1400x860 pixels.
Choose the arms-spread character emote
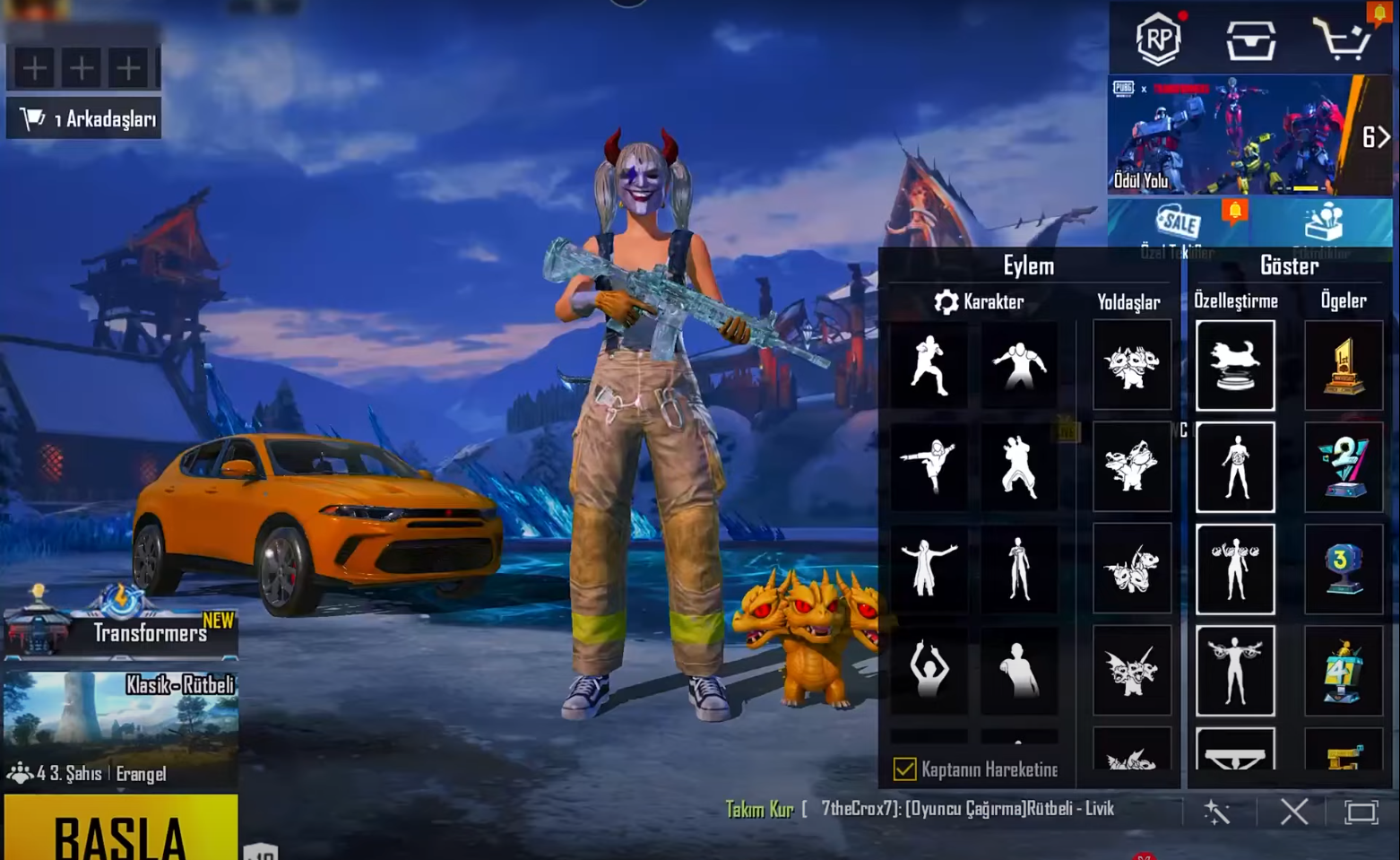[x=929, y=569]
